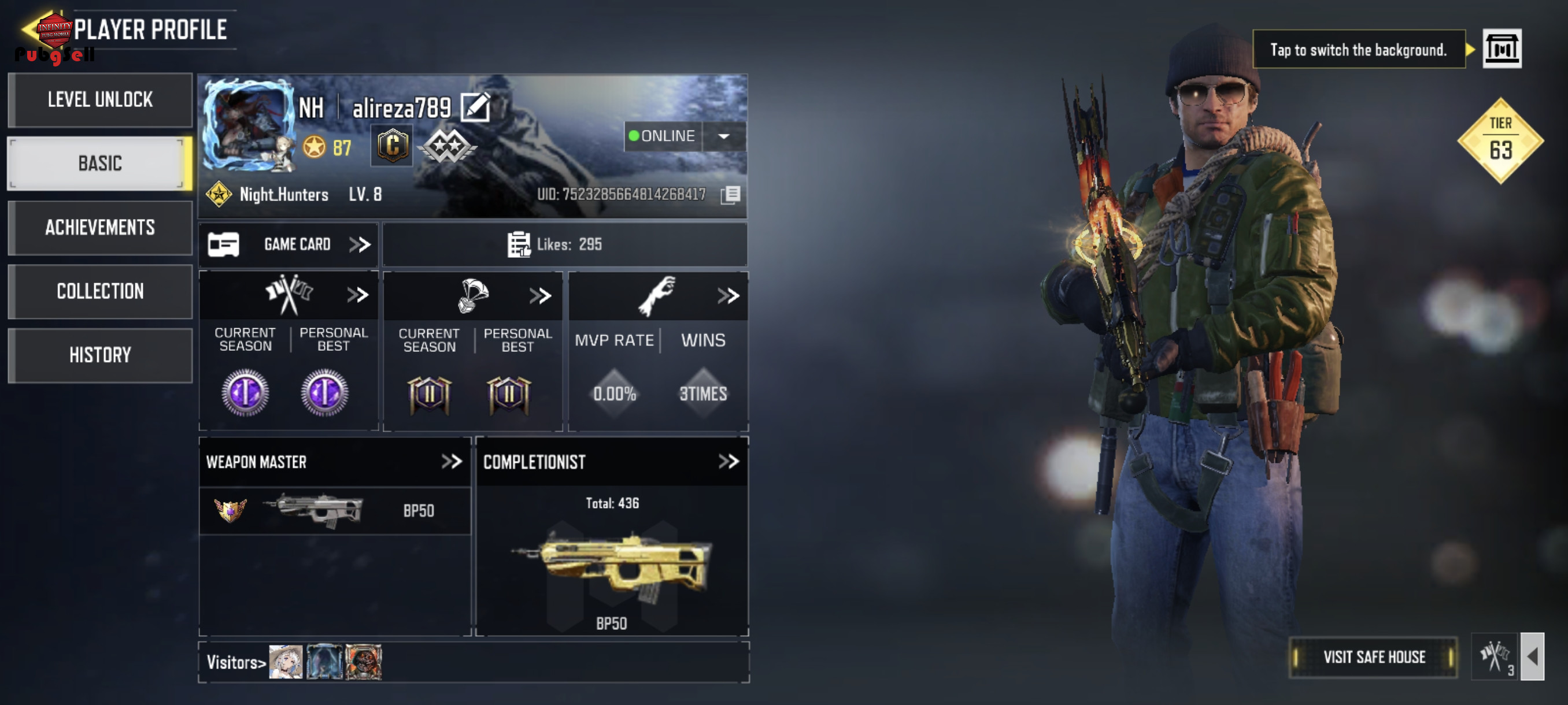The height and width of the screenshot is (705, 1568).
Task: Expand the multiplayer ranked stats panel
Action: [357, 296]
